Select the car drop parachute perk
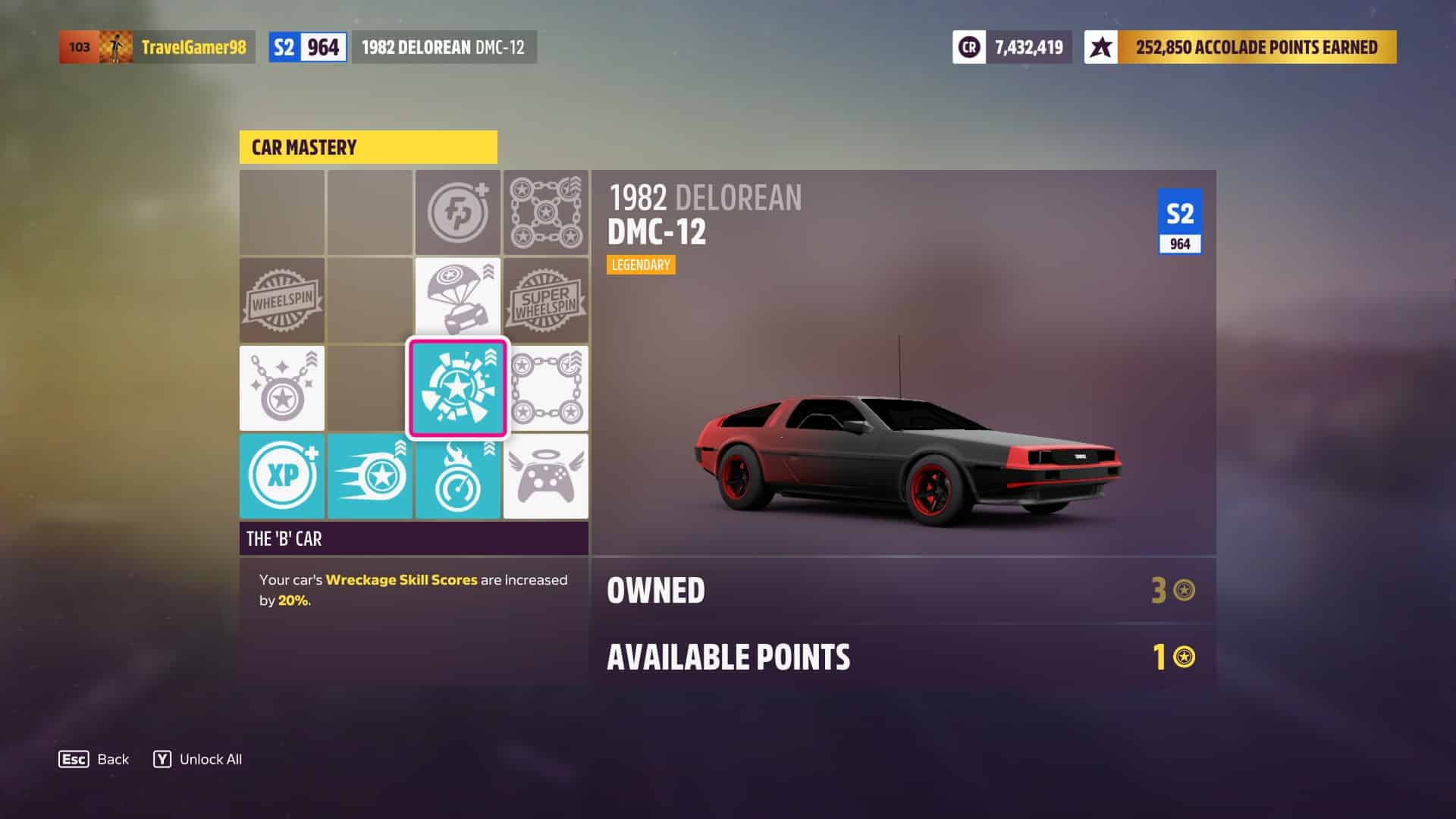 coord(458,300)
